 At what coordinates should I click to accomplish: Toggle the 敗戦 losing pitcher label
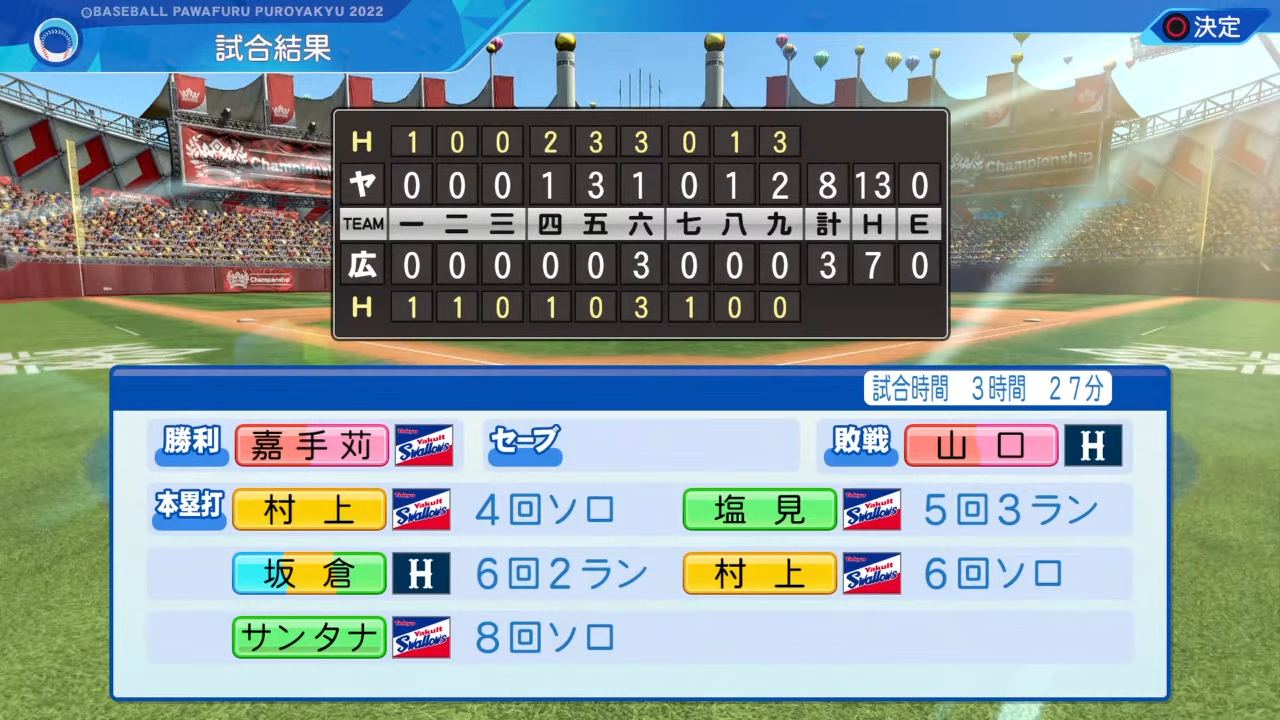(860, 445)
